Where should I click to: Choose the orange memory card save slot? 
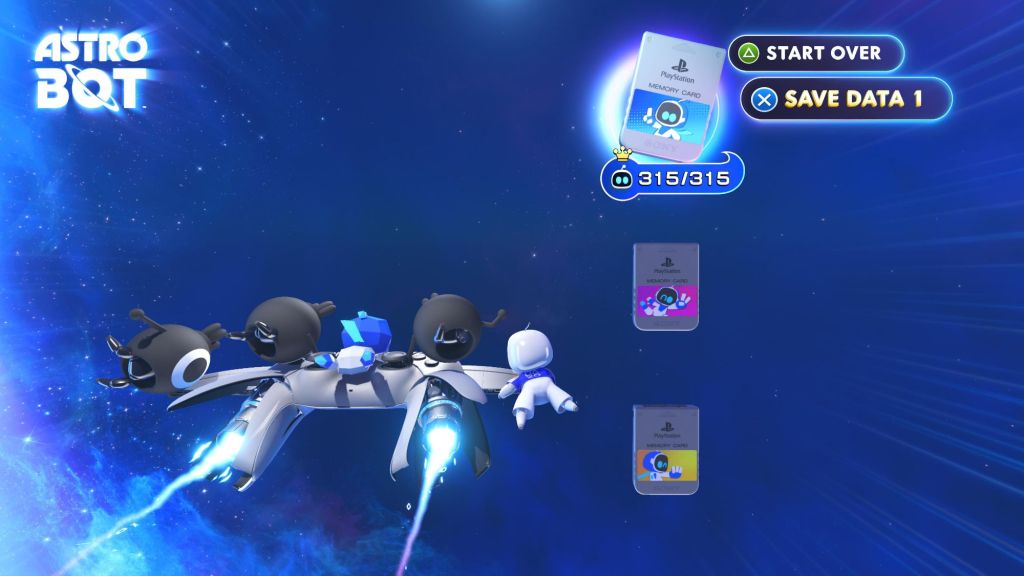[666, 449]
